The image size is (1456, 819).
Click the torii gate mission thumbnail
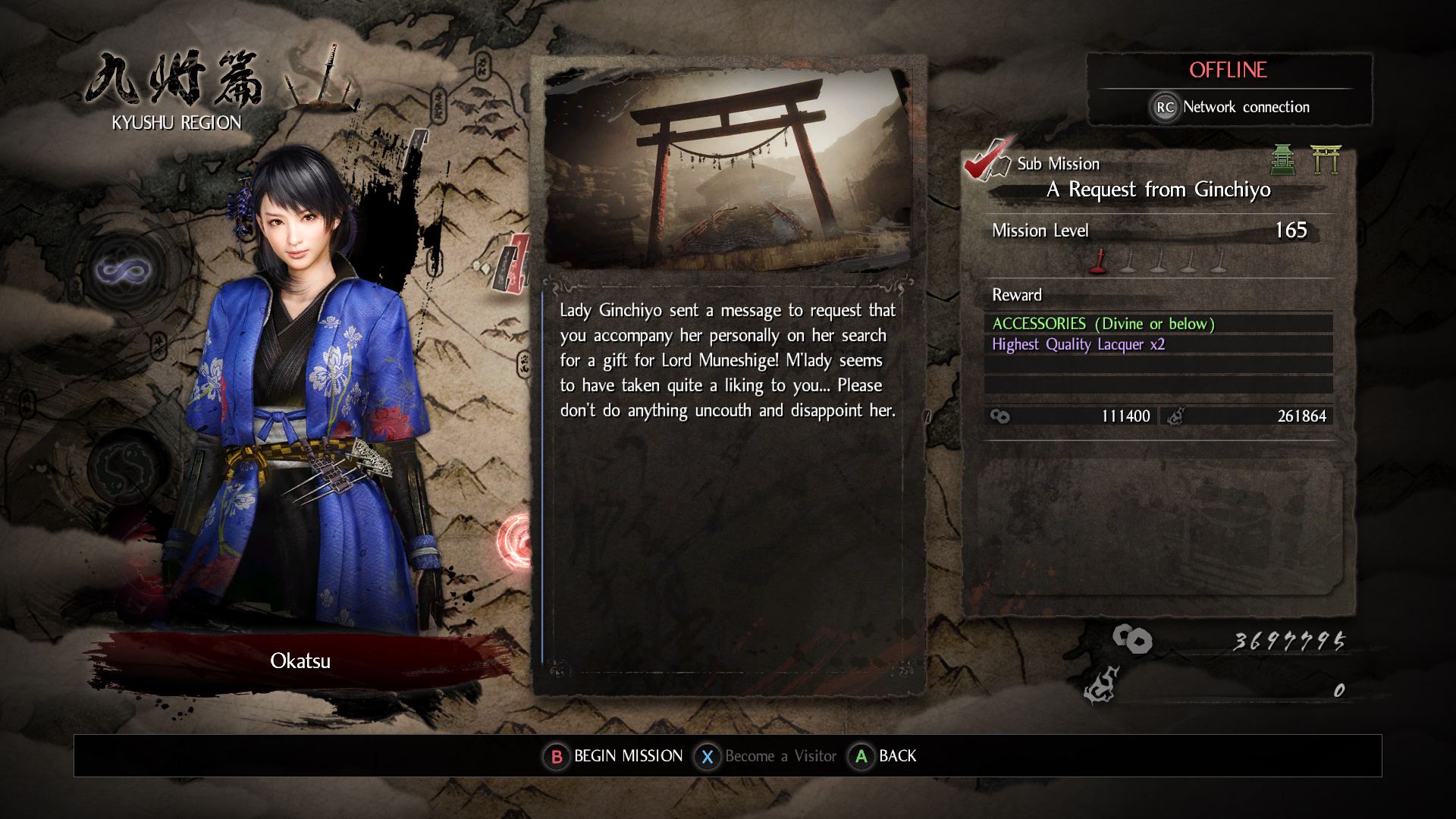pyautogui.click(x=728, y=168)
